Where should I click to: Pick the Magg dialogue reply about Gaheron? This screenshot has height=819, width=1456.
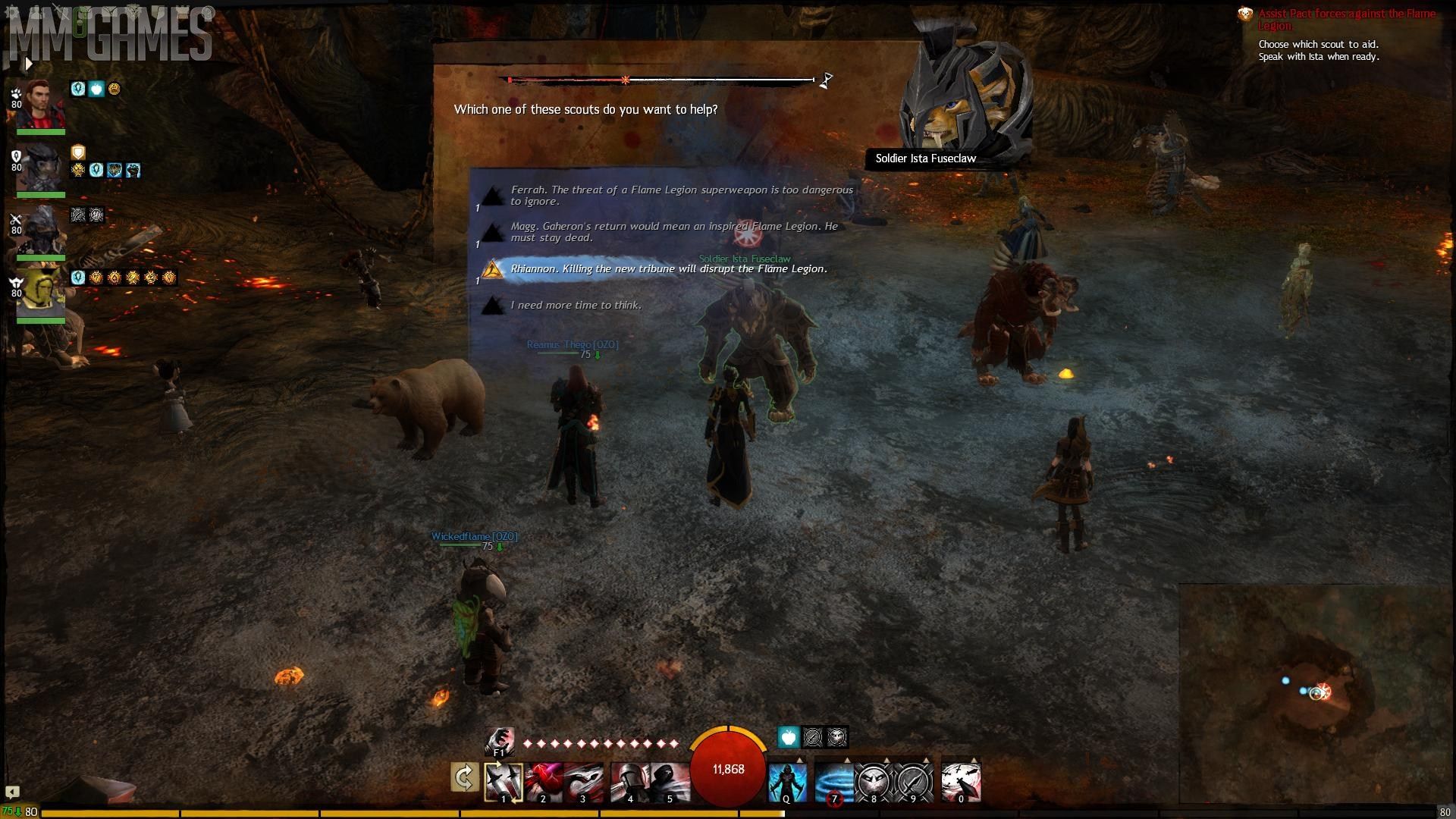(x=673, y=232)
